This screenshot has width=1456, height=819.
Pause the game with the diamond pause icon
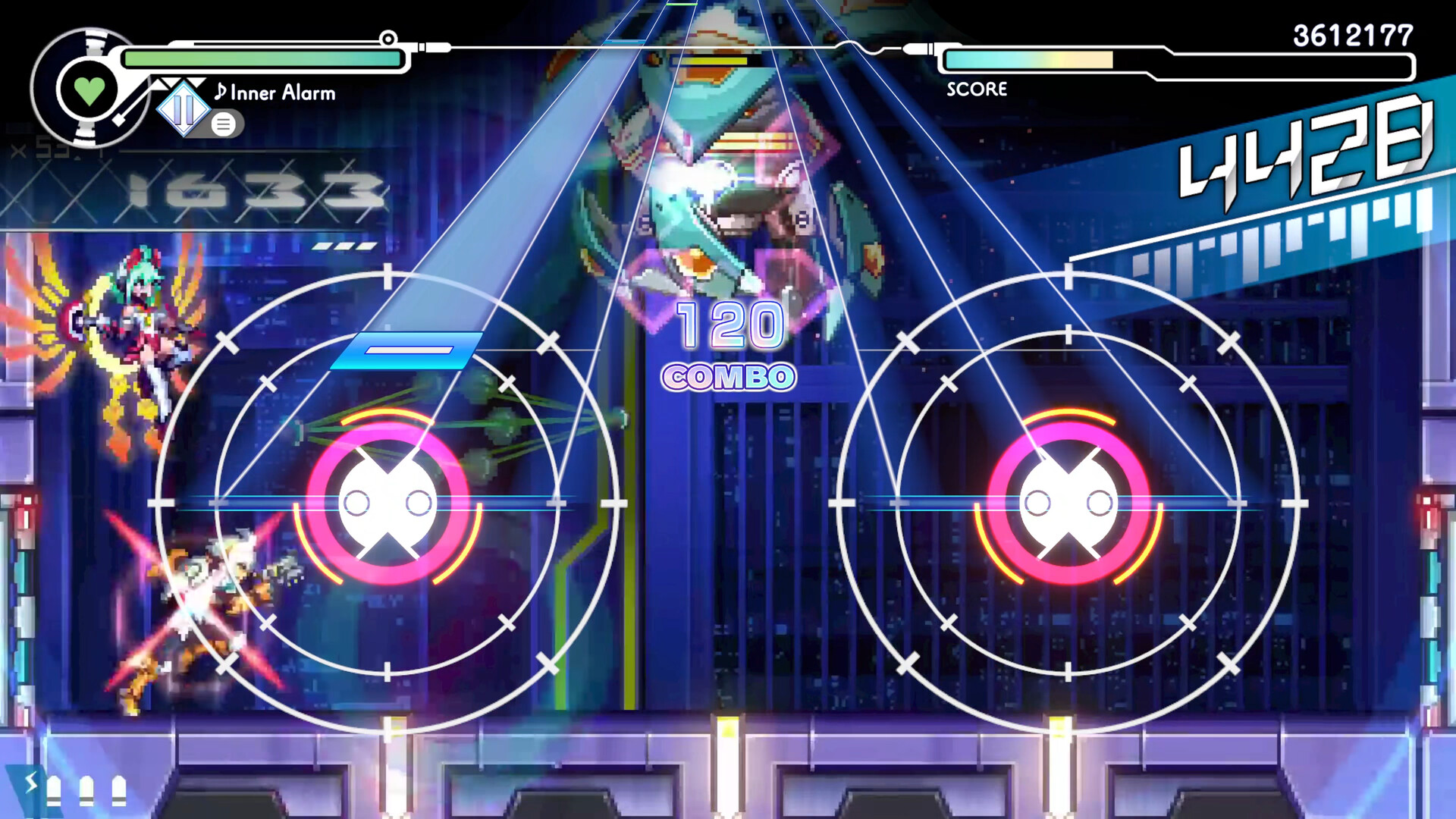(x=184, y=109)
